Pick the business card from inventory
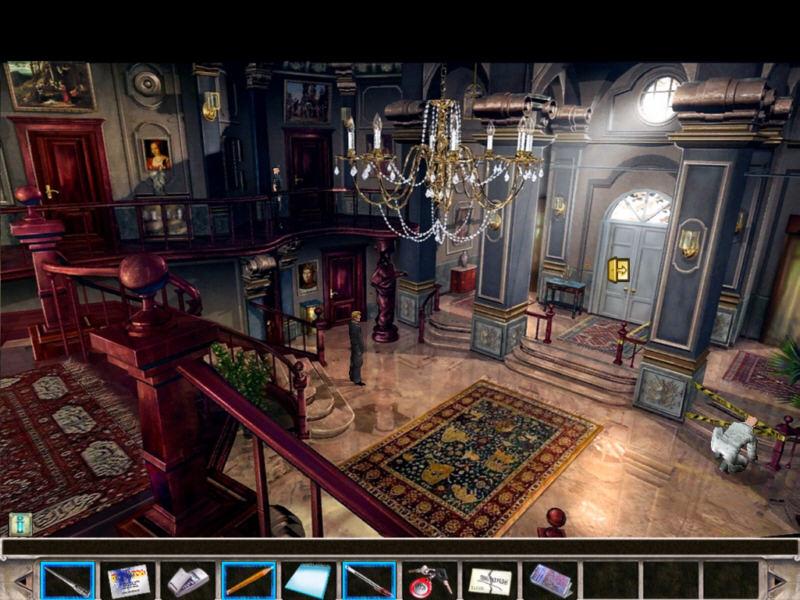Viewport: 800px width, 600px height. (128, 580)
